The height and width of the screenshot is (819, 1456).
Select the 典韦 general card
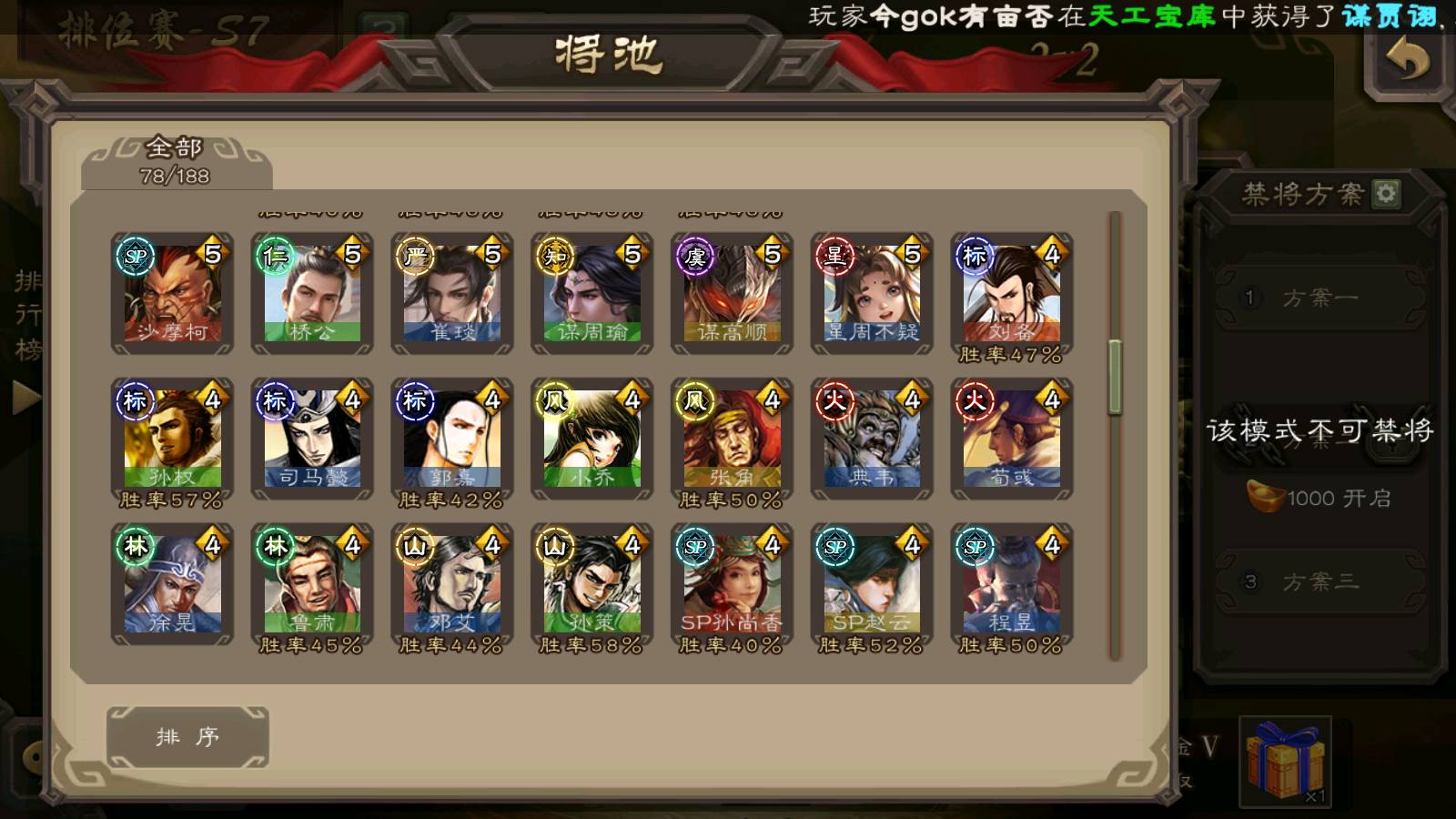tap(872, 439)
